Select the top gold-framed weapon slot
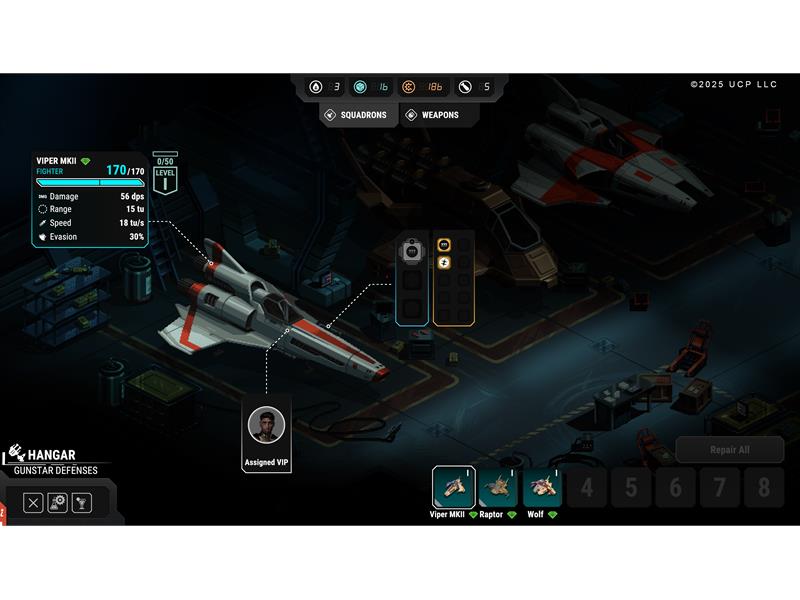This screenshot has width=800, height=600. (444, 245)
